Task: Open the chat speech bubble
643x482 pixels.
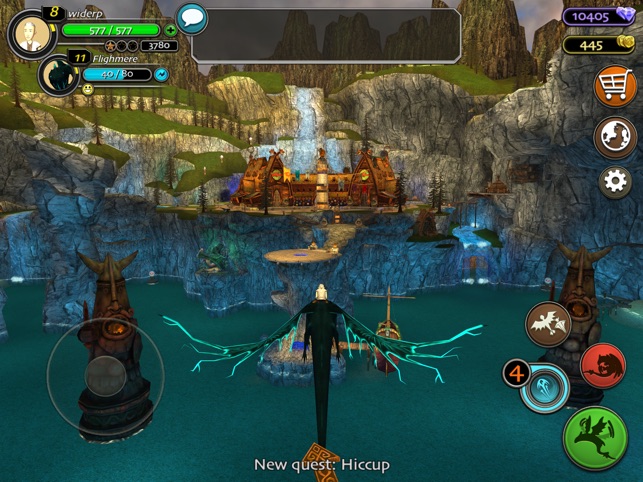Action: 191,18
